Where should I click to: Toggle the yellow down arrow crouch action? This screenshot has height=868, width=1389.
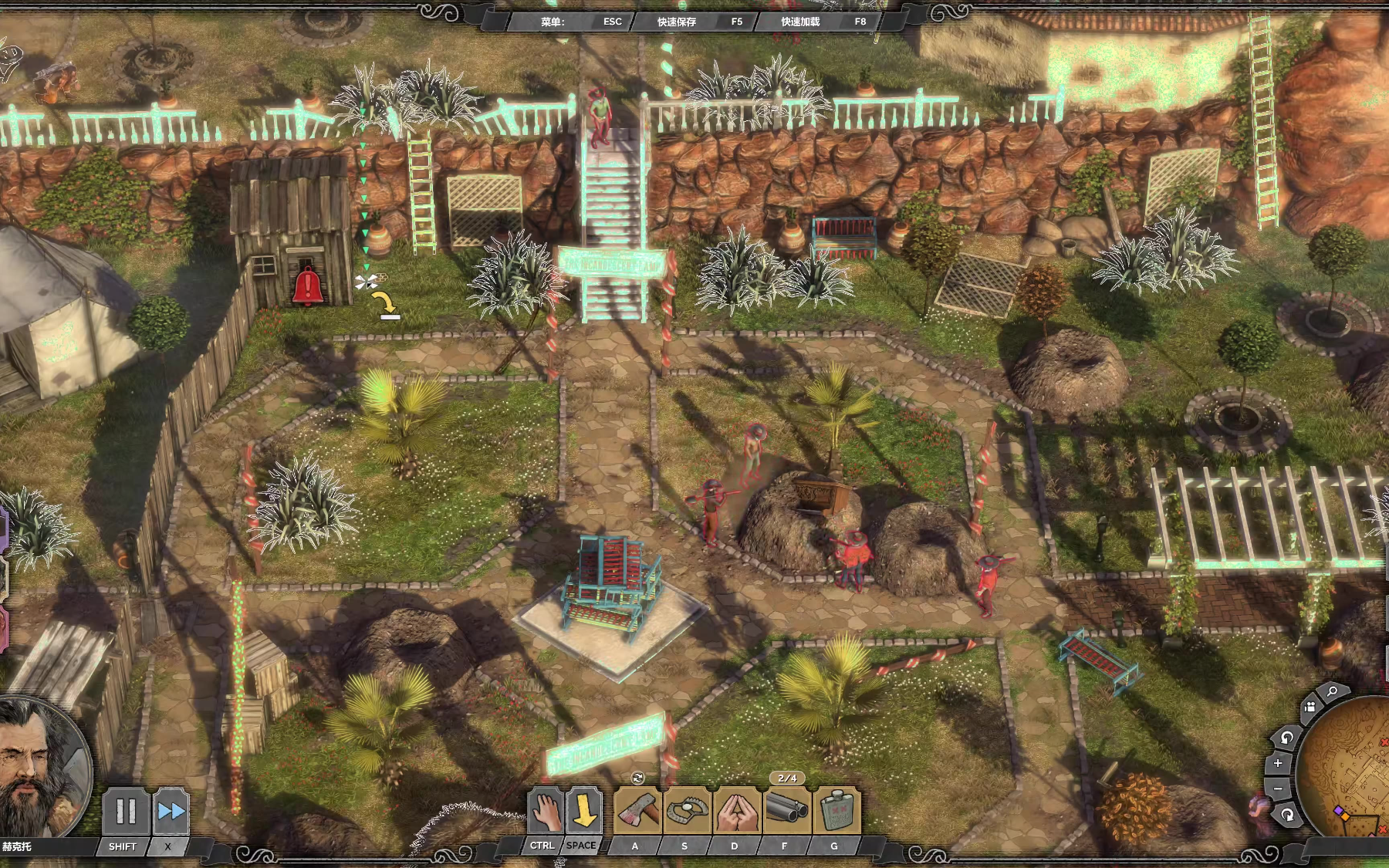tap(584, 812)
